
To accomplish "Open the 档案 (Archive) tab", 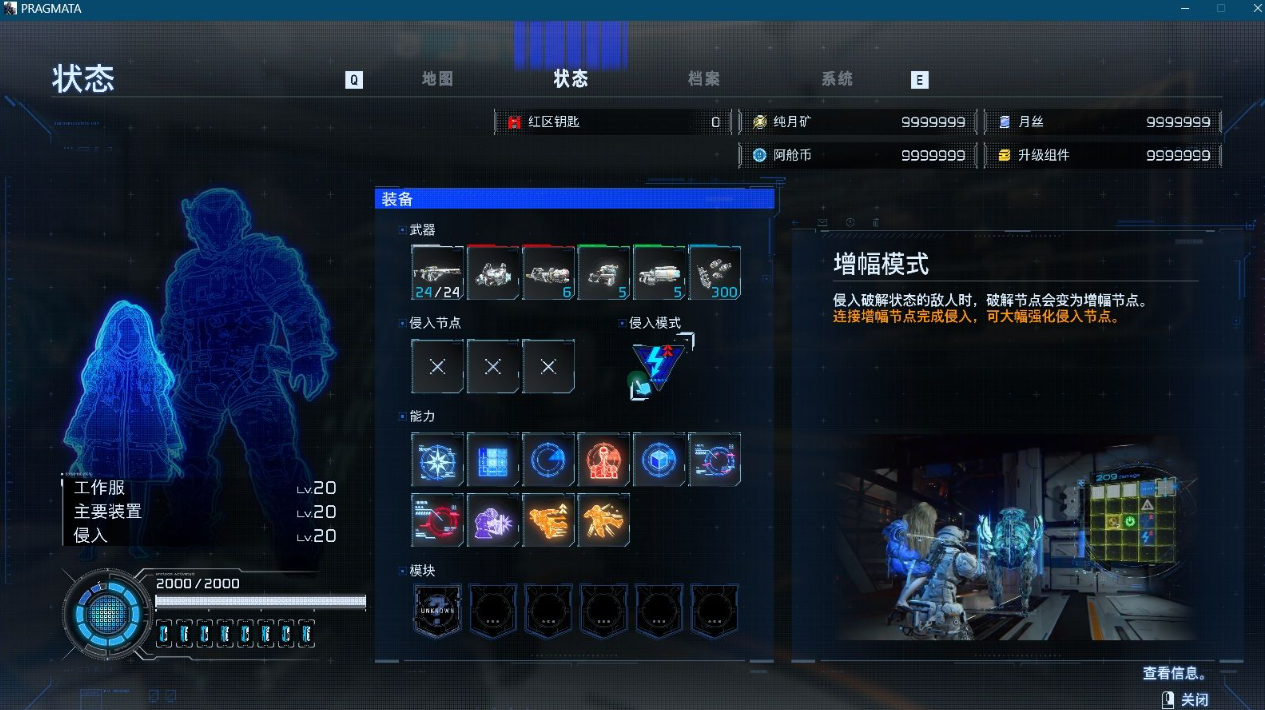I will 704,79.
